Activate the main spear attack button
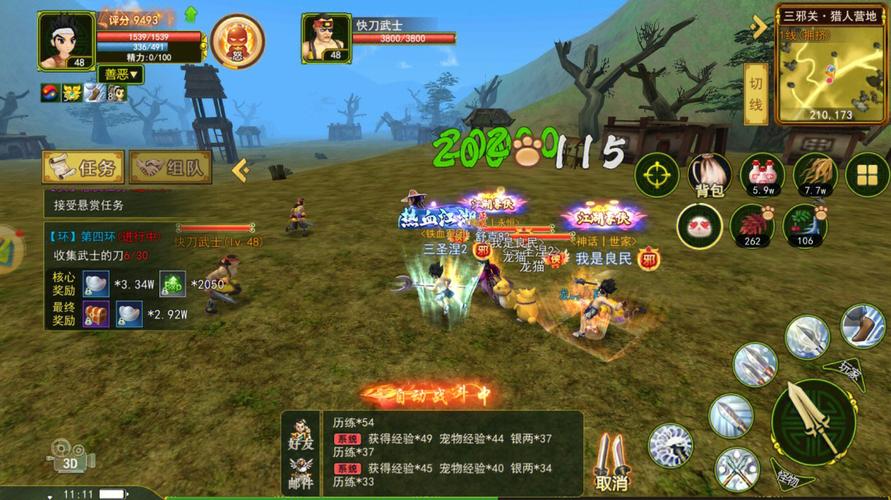Viewport: 891px width, 500px height. click(x=812, y=420)
